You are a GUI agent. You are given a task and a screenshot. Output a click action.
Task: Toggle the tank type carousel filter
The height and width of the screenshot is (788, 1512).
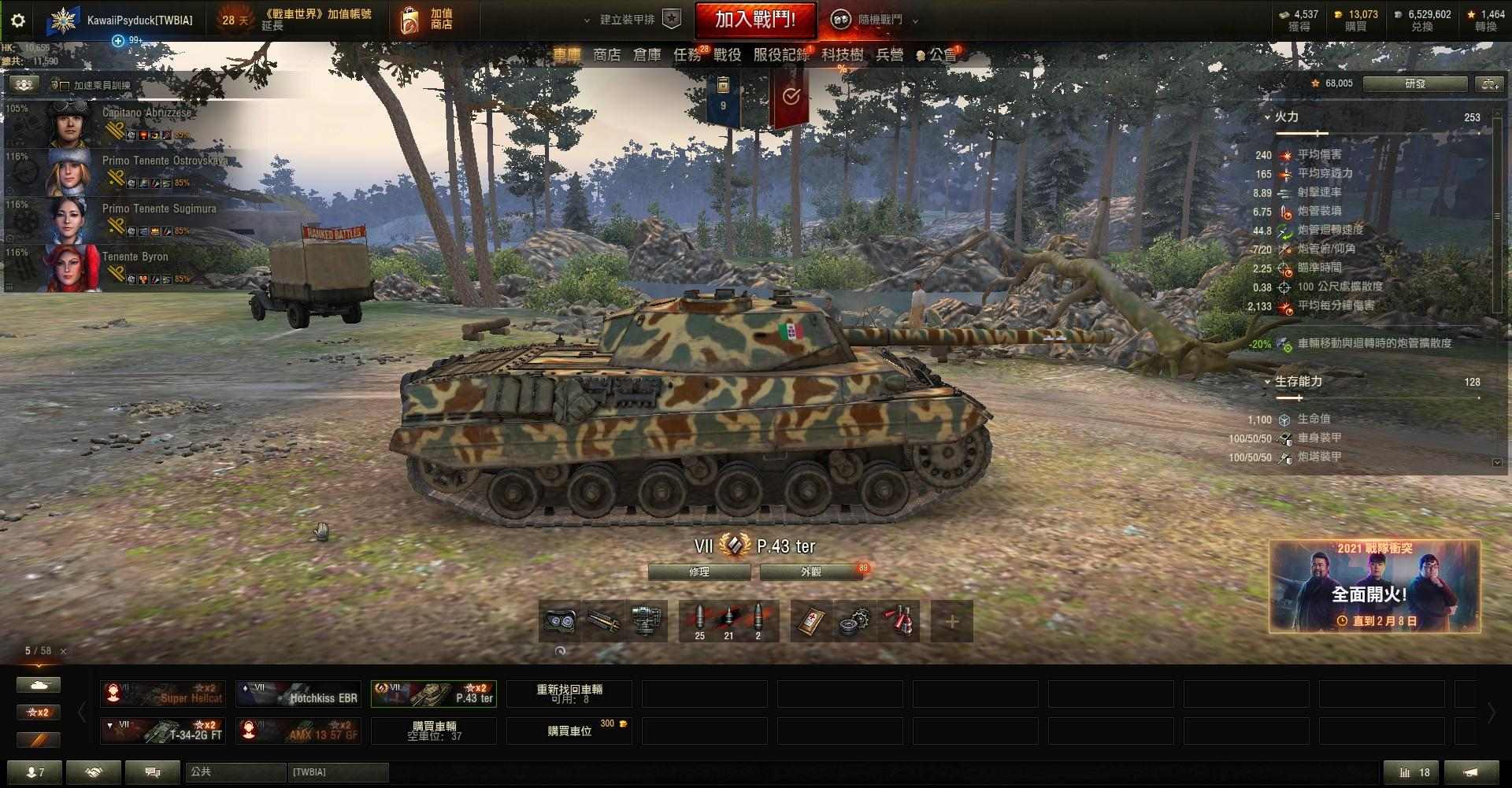(x=38, y=685)
